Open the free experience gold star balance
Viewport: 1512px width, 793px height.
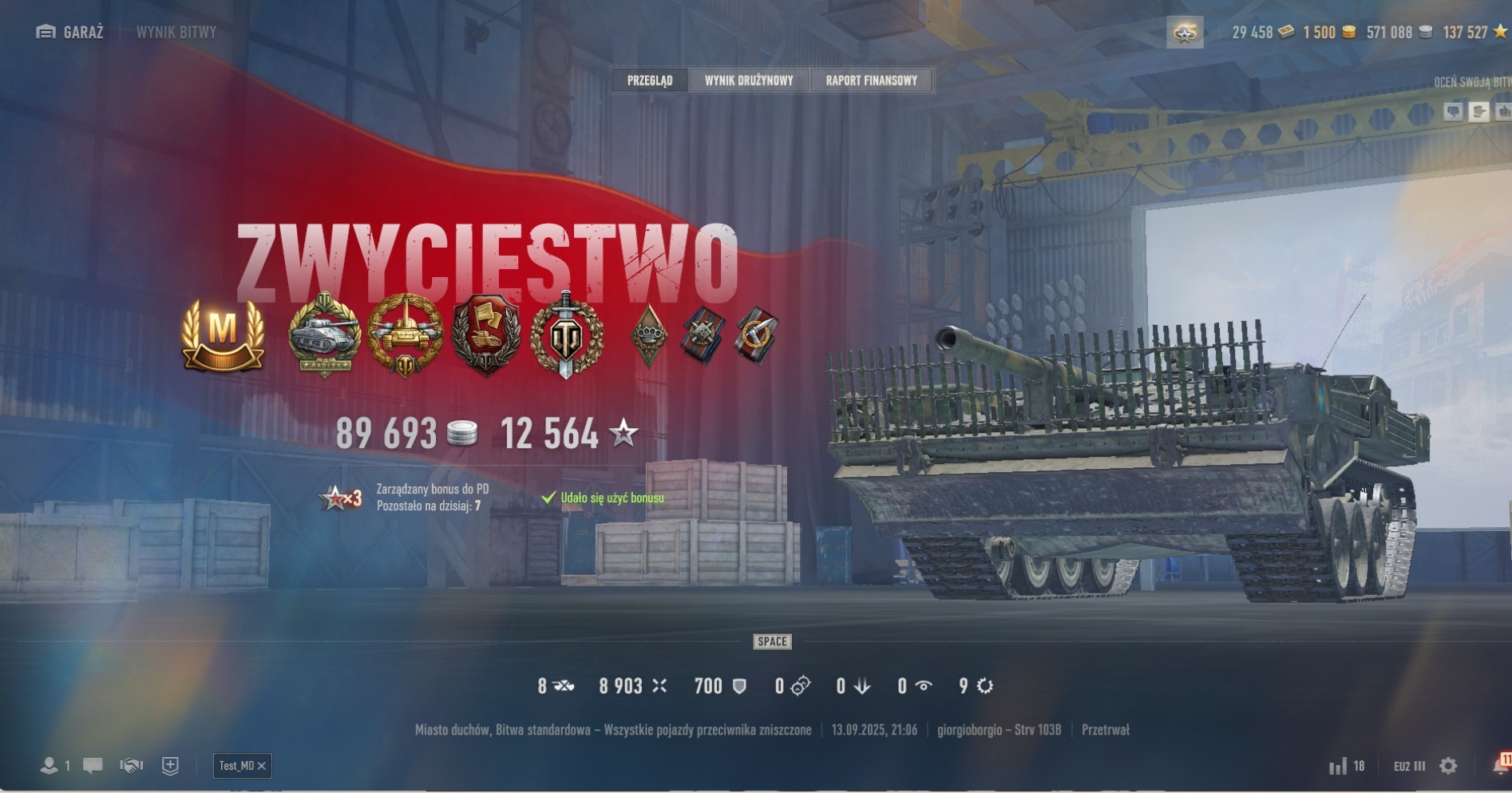click(1474, 33)
